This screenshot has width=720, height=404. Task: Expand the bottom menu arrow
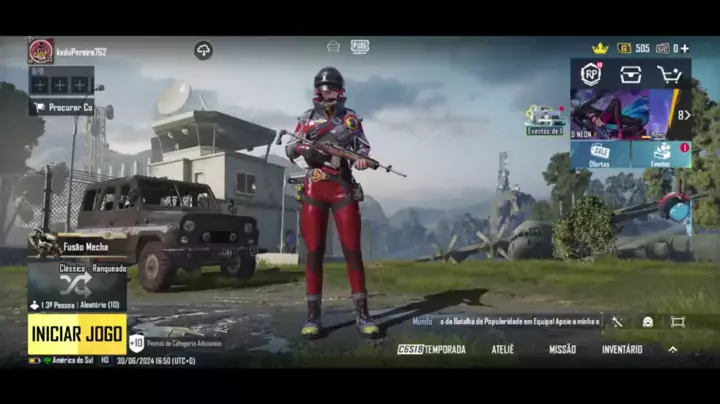(x=672, y=349)
